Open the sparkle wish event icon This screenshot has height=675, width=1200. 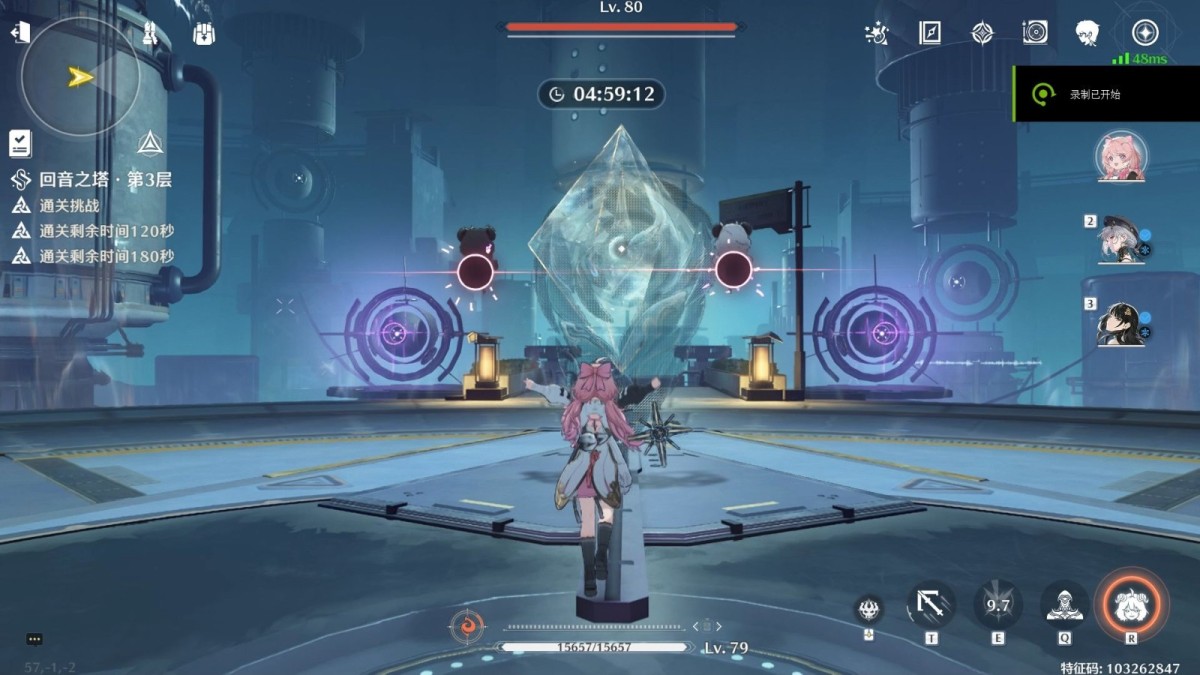(876, 33)
